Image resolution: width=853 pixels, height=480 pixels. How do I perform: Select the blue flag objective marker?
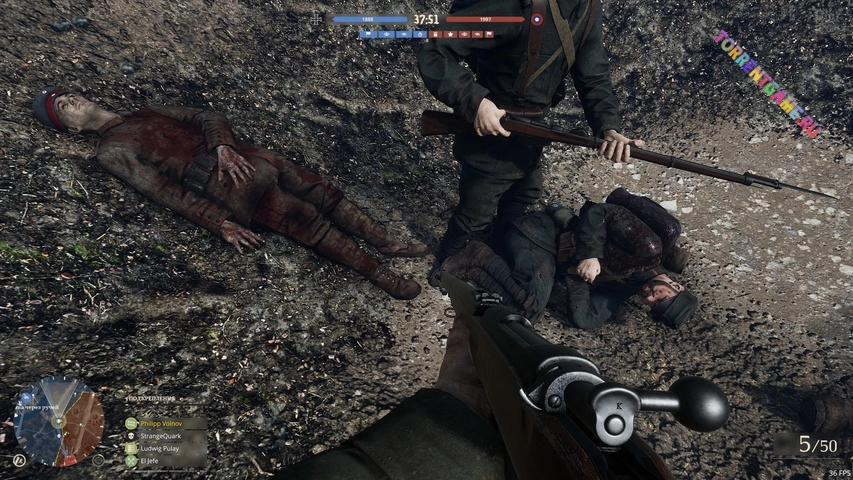(368, 34)
